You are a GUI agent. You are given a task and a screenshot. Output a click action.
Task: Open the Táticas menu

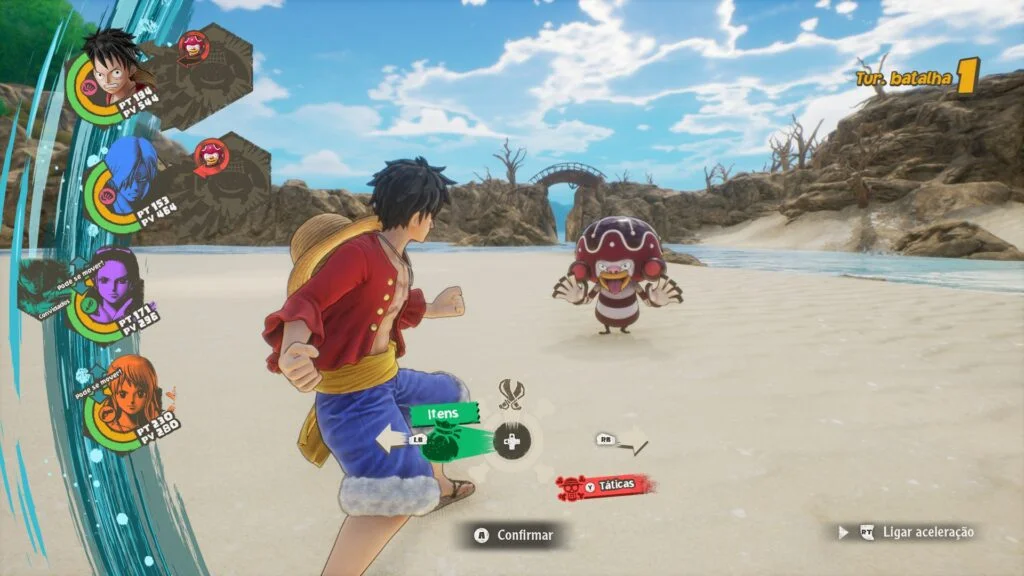[606, 487]
